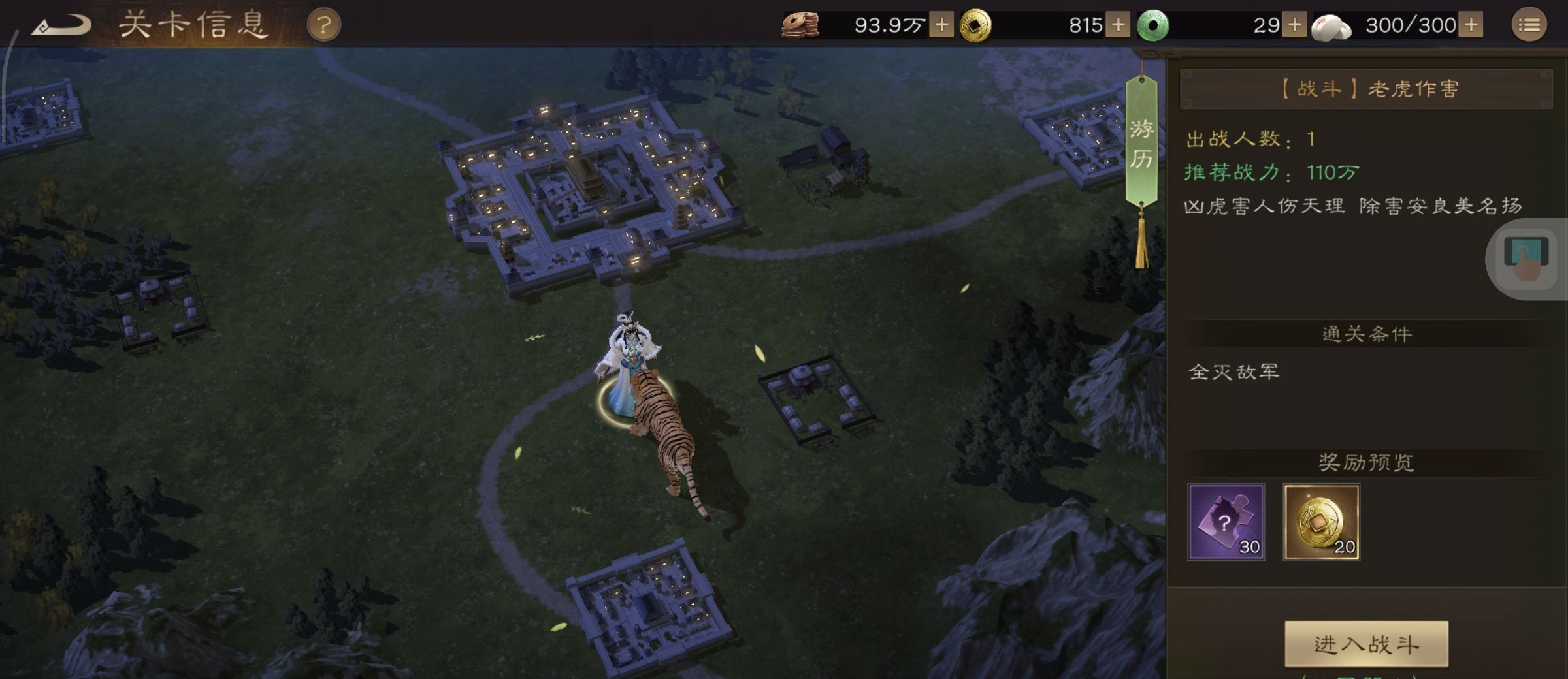Open the list menu at top right
This screenshot has height=679, width=1568.
tap(1529, 25)
